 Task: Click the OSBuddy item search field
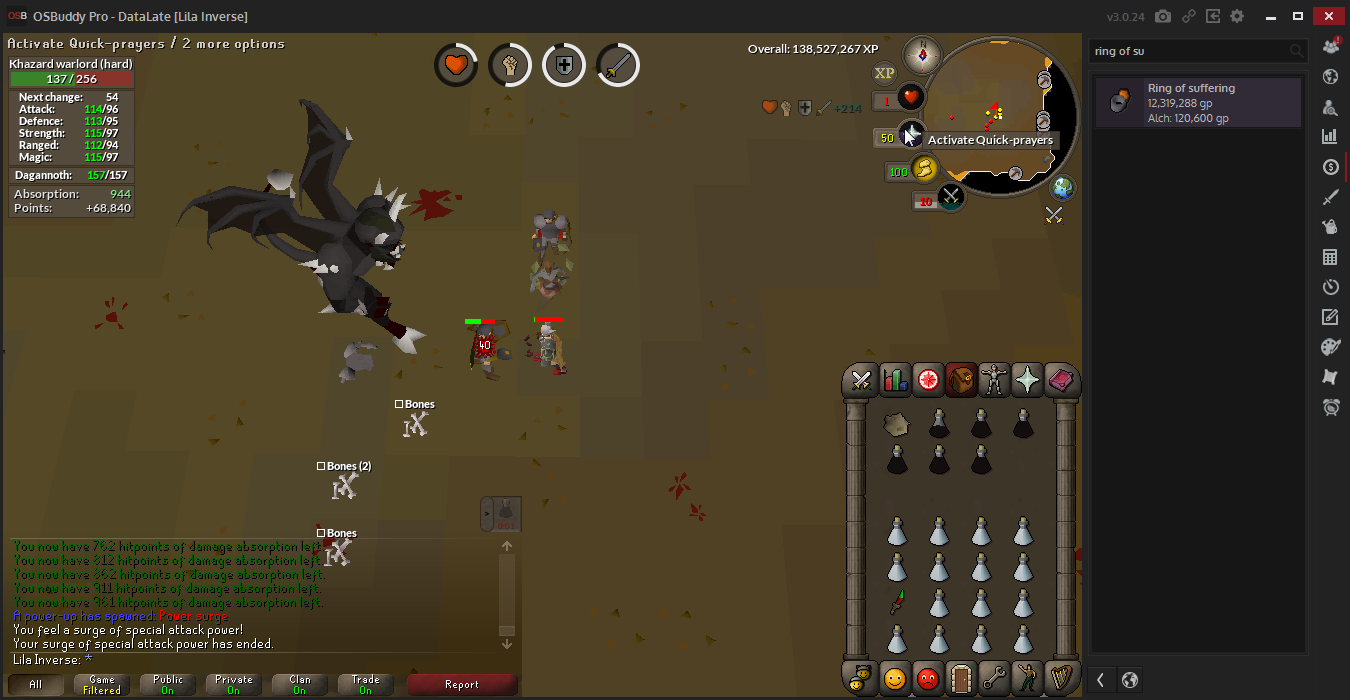(1188, 51)
